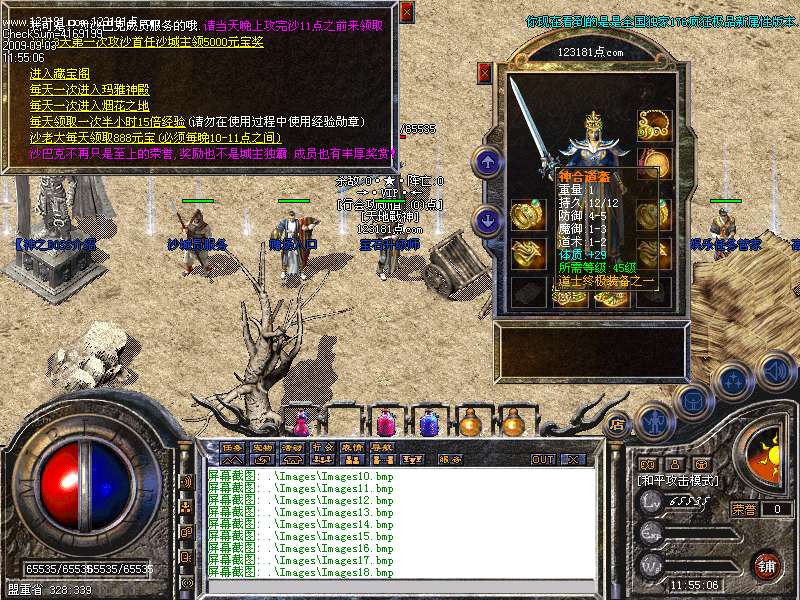The height and width of the screenshot is (600, 800).
Task: Close the chat window with X button
Action: [x=573, y=460]
